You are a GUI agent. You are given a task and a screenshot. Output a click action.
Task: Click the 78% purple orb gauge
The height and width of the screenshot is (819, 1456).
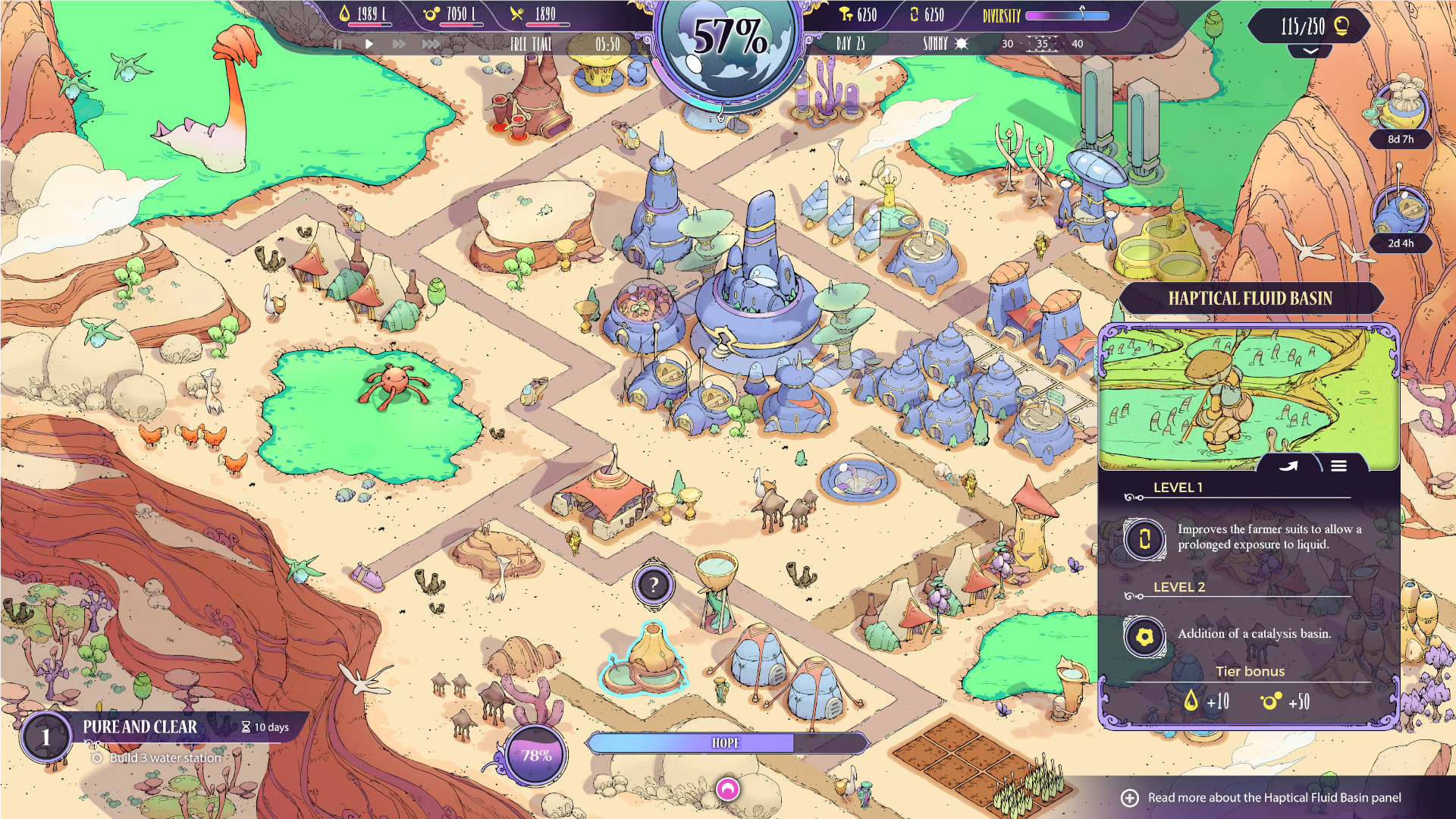[536, 755]
